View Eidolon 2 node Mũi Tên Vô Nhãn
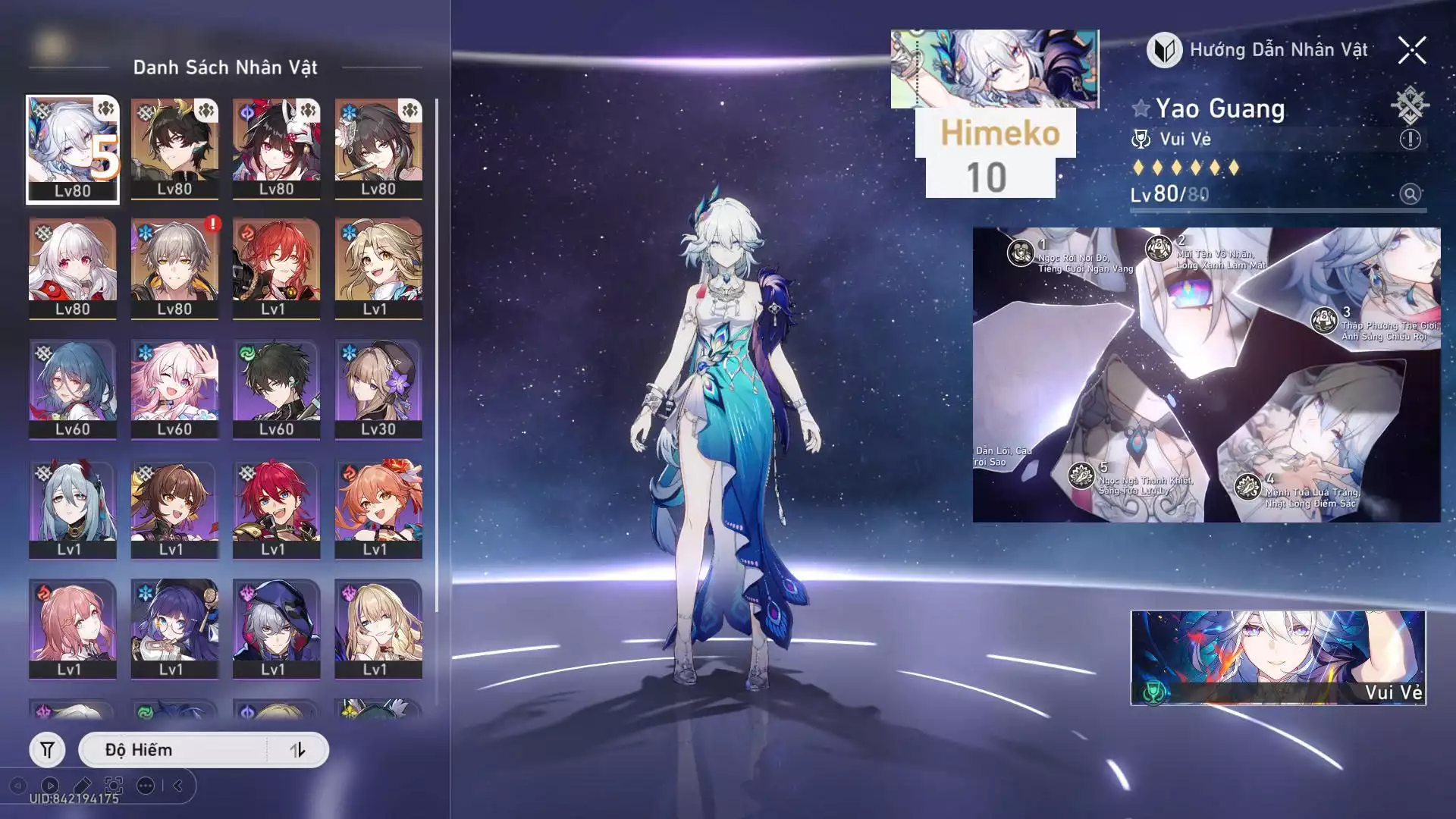Viewport: 1456px width, 819px height. (1159, 248)
